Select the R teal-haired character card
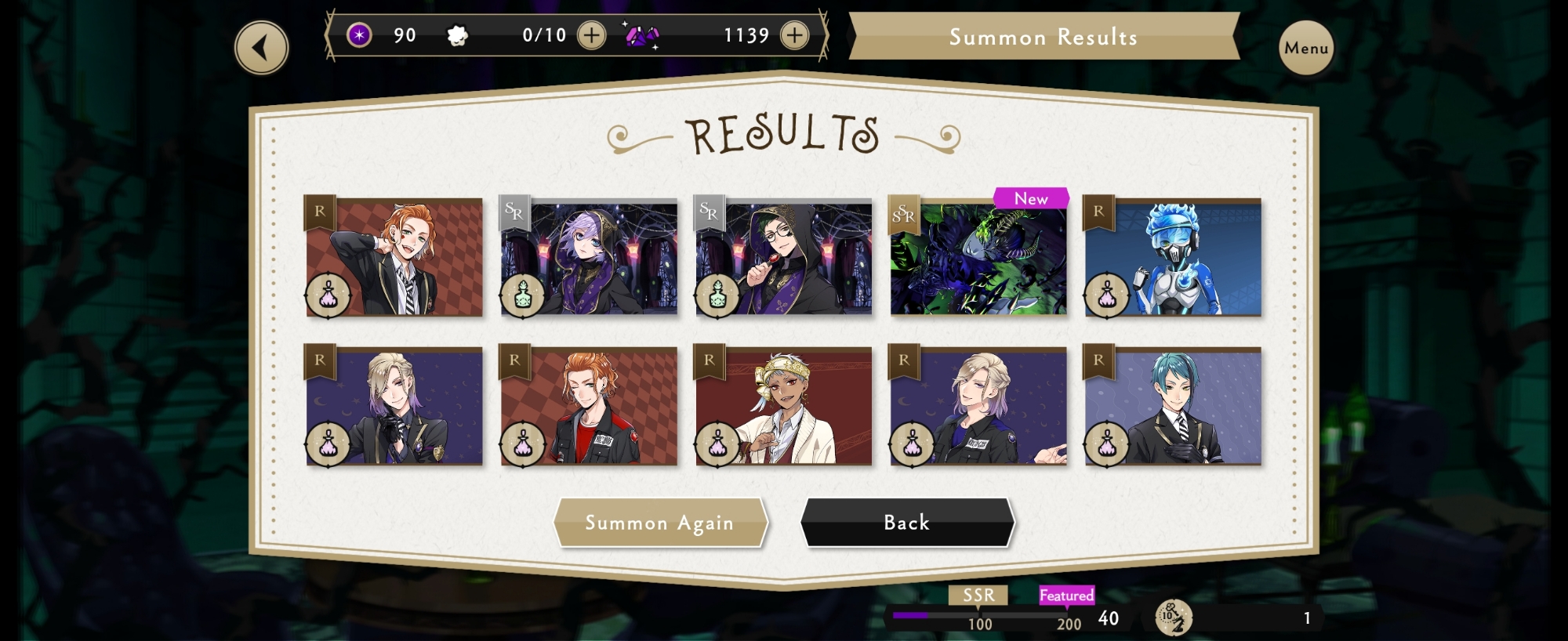This screenshot has height=641, width=1568. click(x=1173, y=406)
